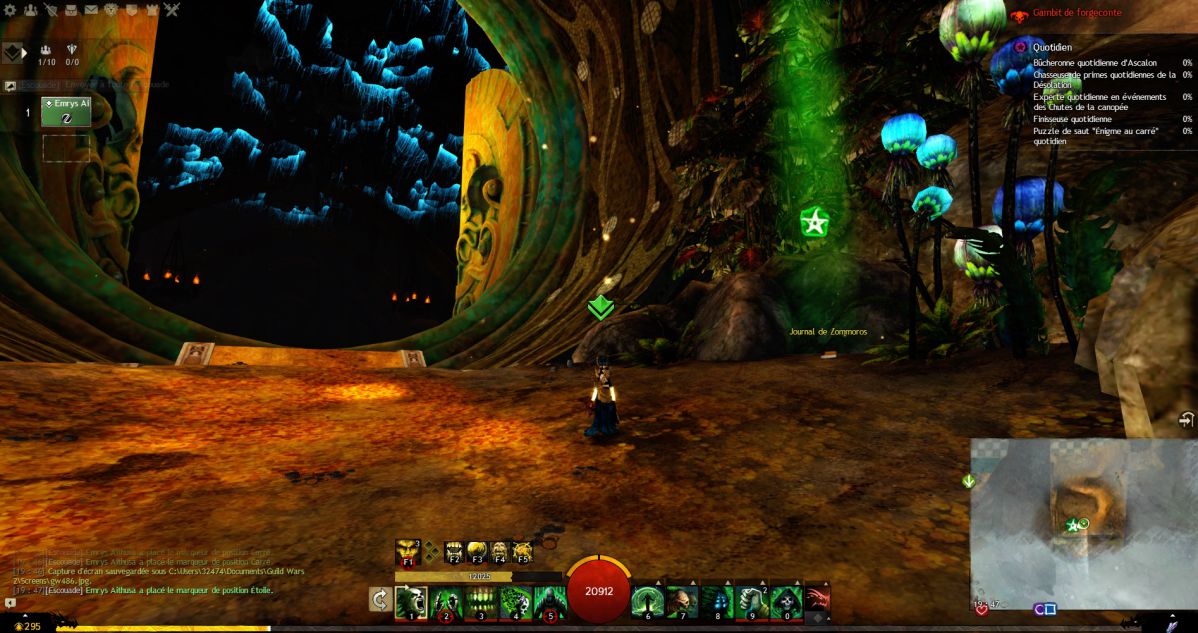Open the squad marker menu button
This screenshot has width=1198, height=633.
(14, 54)
